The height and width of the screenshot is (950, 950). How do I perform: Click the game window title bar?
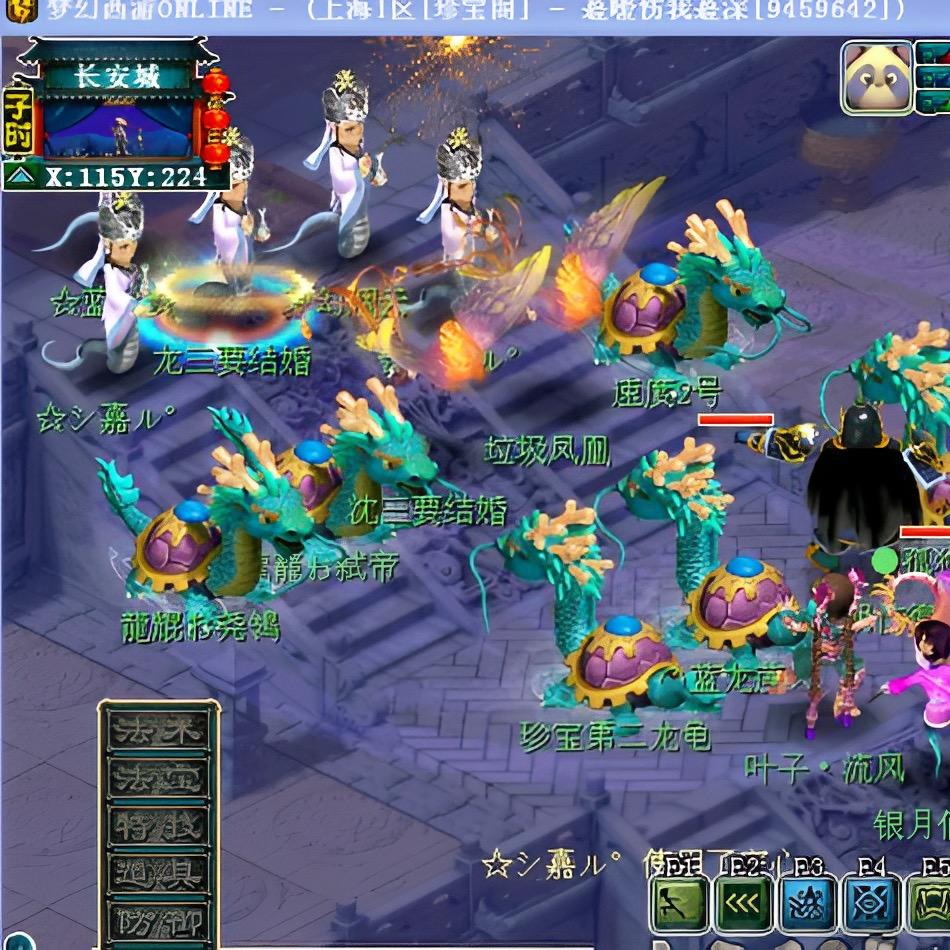coord(475,10)
